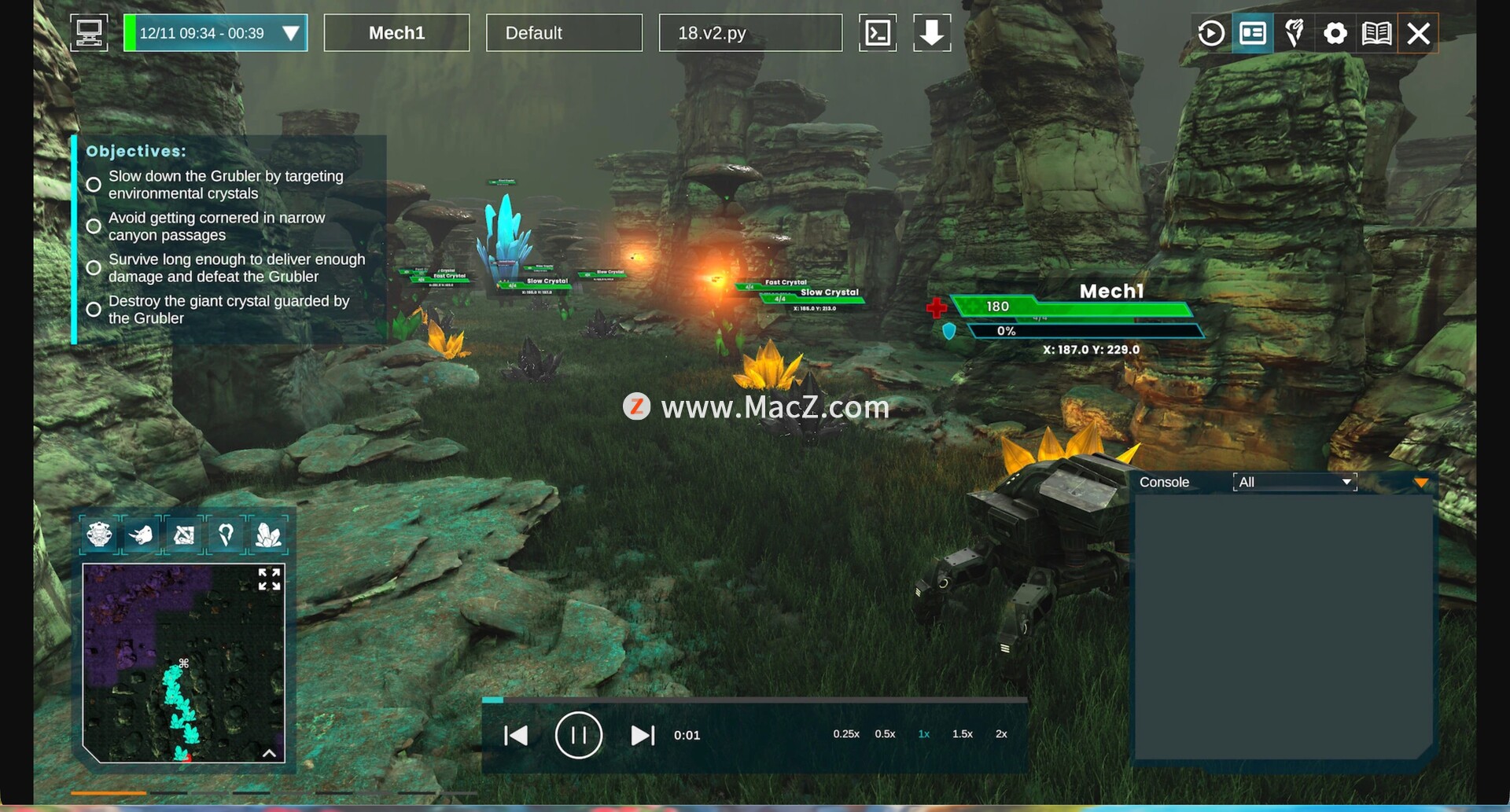
Task: Expand the minimap to full size
Action: click(x=269, y=579)
